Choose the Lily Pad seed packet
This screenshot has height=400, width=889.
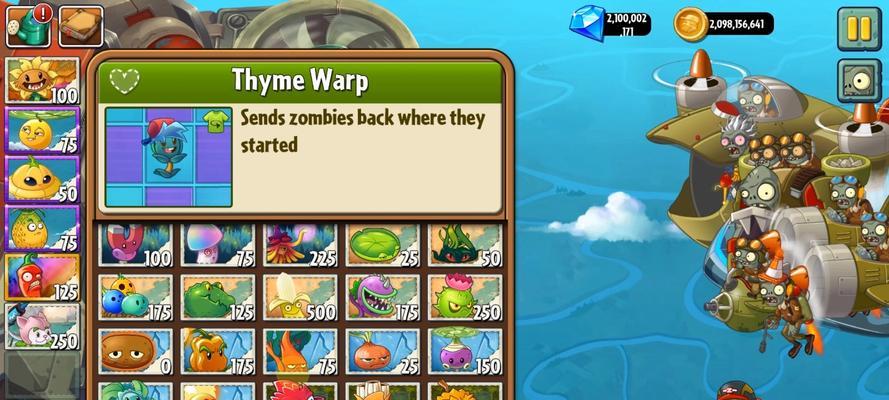point(383,246)
